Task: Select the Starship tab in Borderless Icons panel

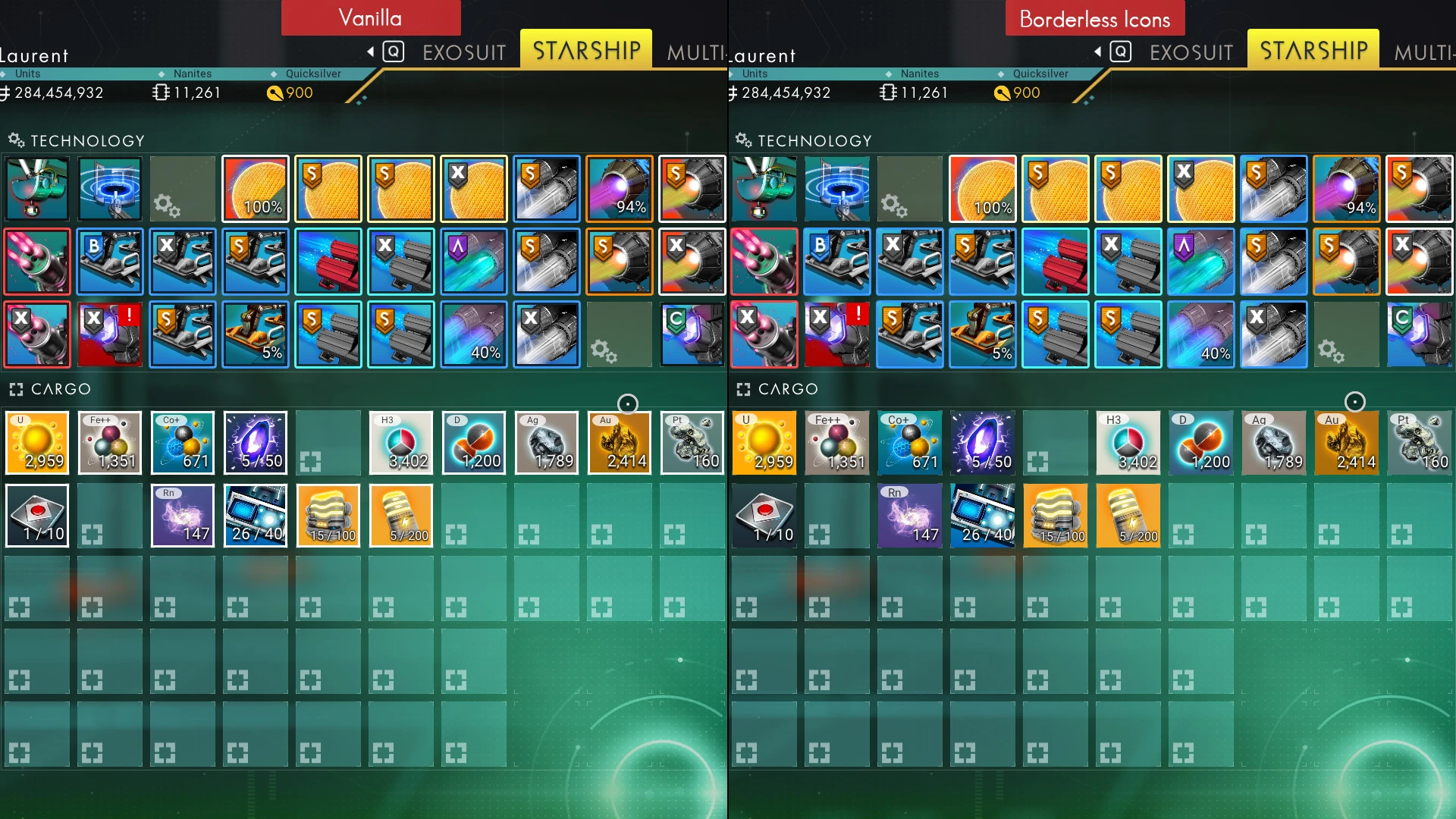Action: [1313, 51]
